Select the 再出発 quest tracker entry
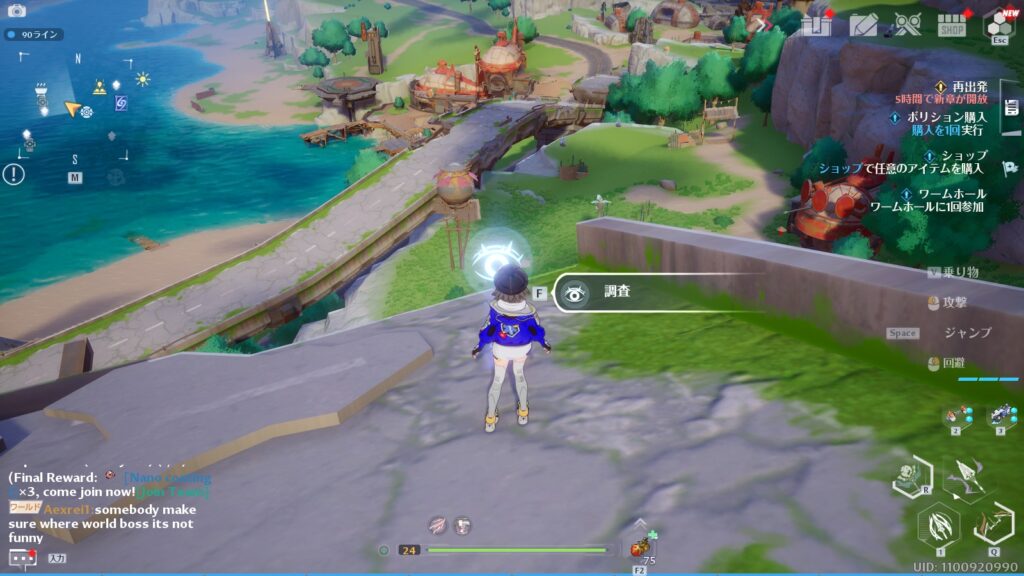The height and width of the screenshot is (576, 1024). point(960,87)
